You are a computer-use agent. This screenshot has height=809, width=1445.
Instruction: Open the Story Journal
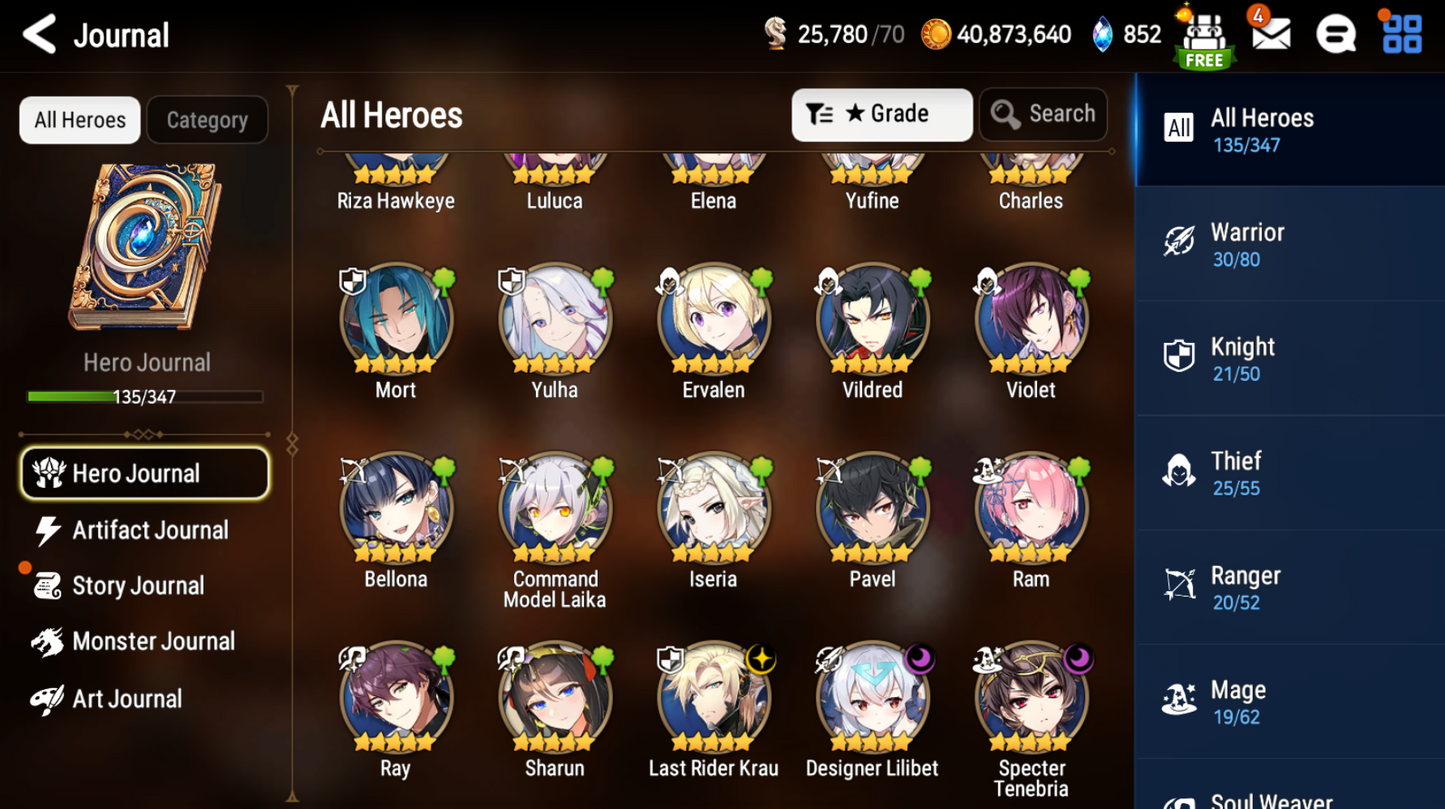[137, 586]
